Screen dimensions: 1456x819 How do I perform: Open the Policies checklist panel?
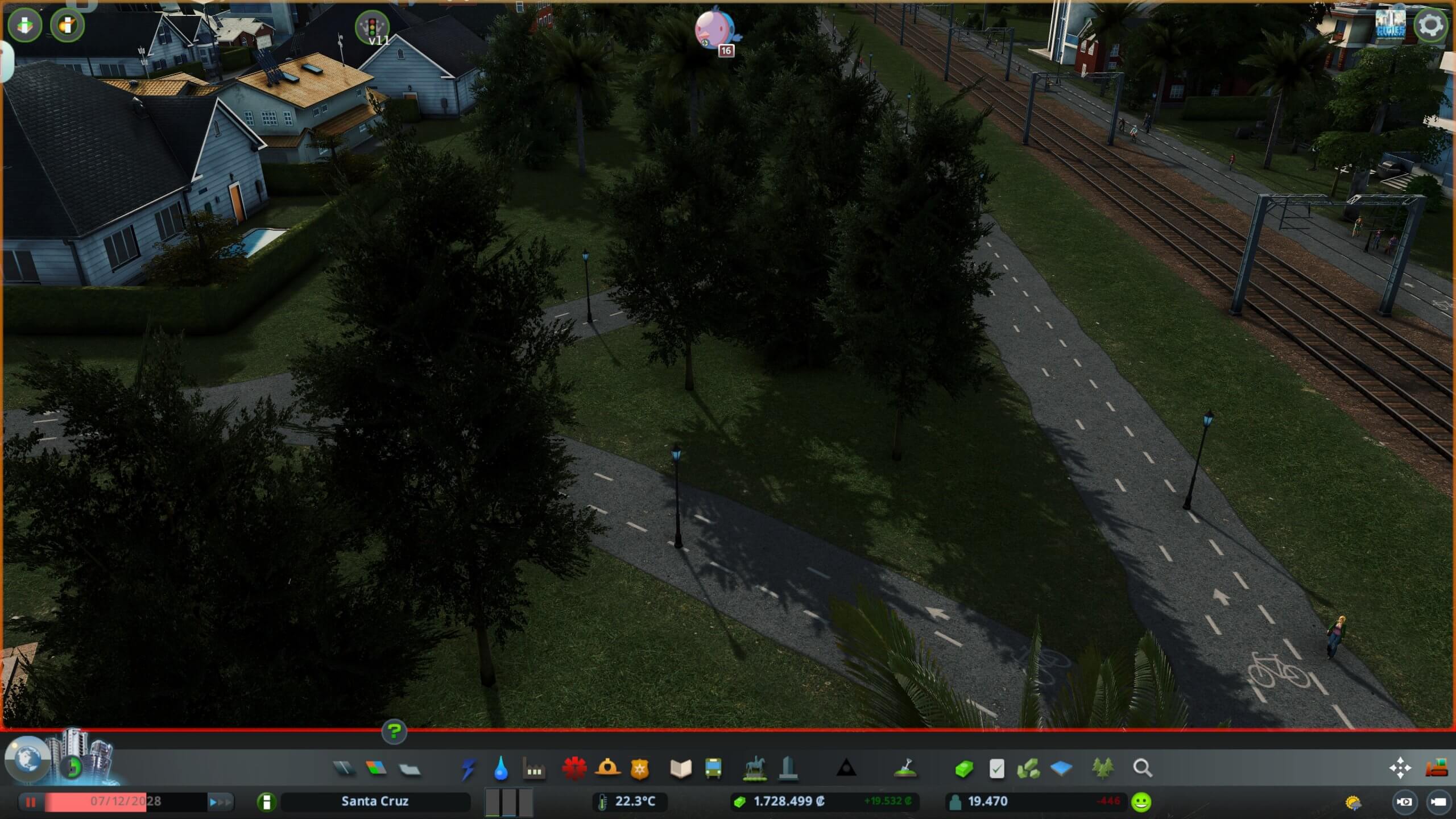tap(996, 769)
